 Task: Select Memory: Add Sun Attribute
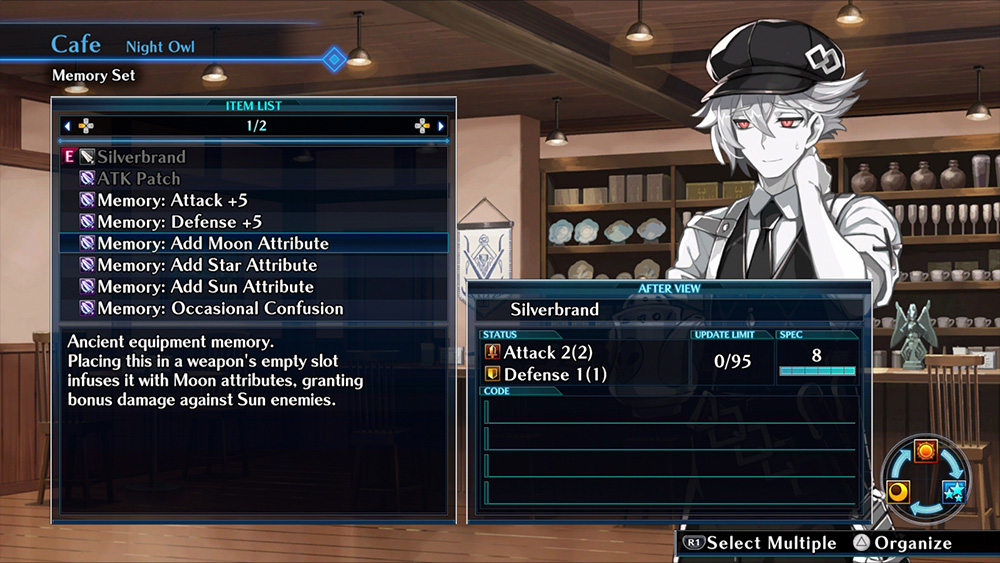click(x=205, y=287)
